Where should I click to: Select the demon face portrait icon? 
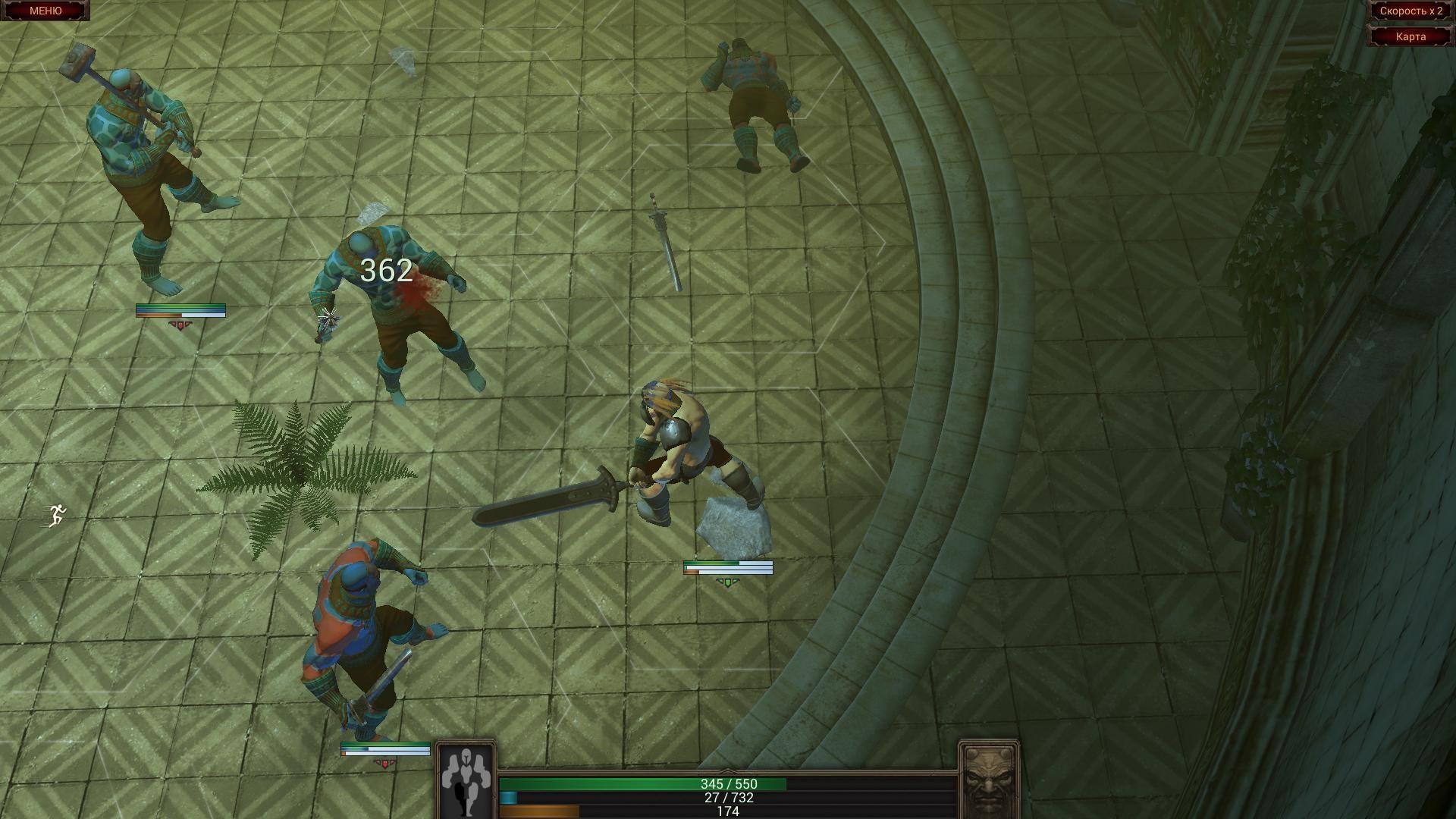coord(989,781)
